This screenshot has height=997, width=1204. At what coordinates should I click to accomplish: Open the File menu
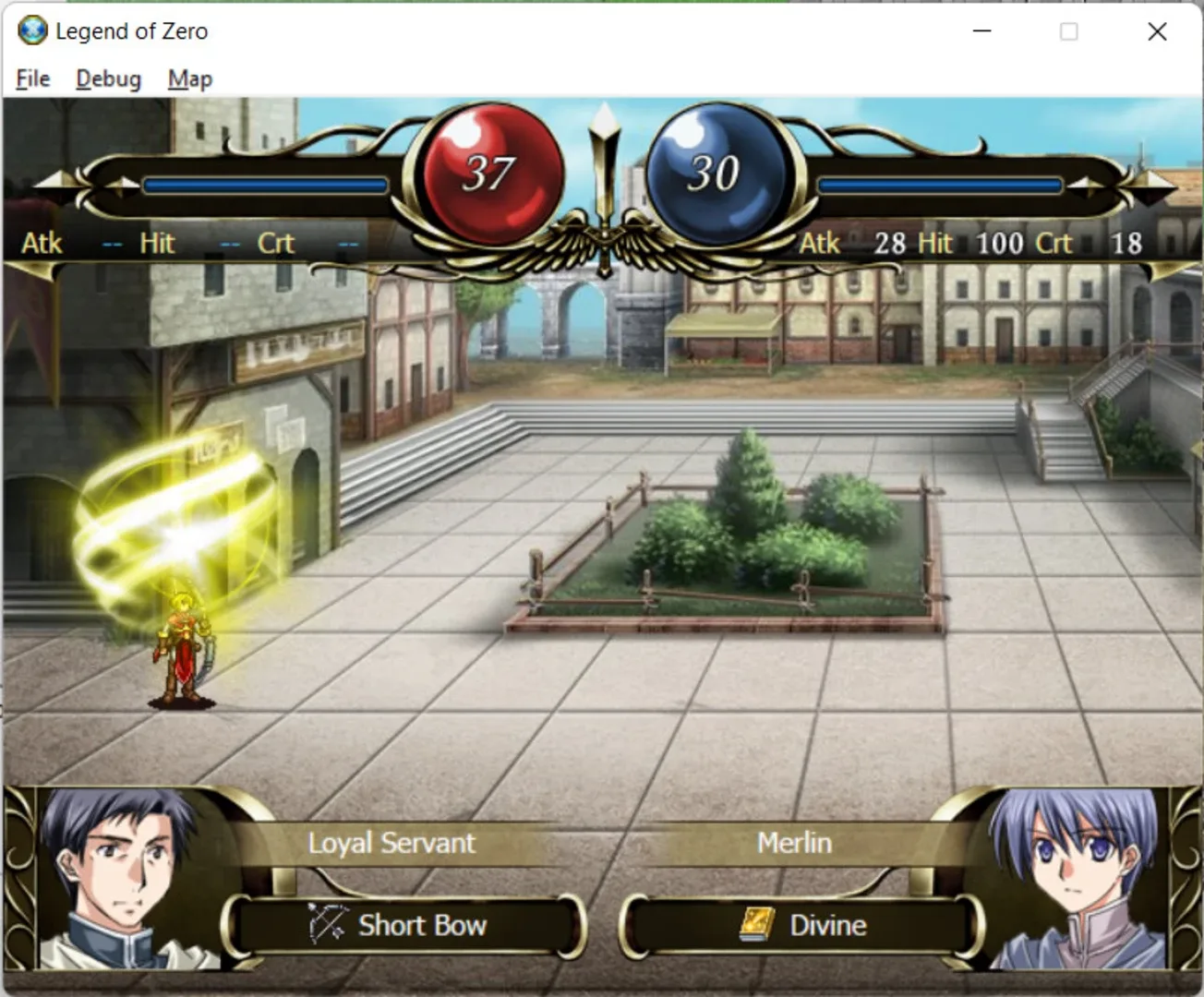[31, 78]
